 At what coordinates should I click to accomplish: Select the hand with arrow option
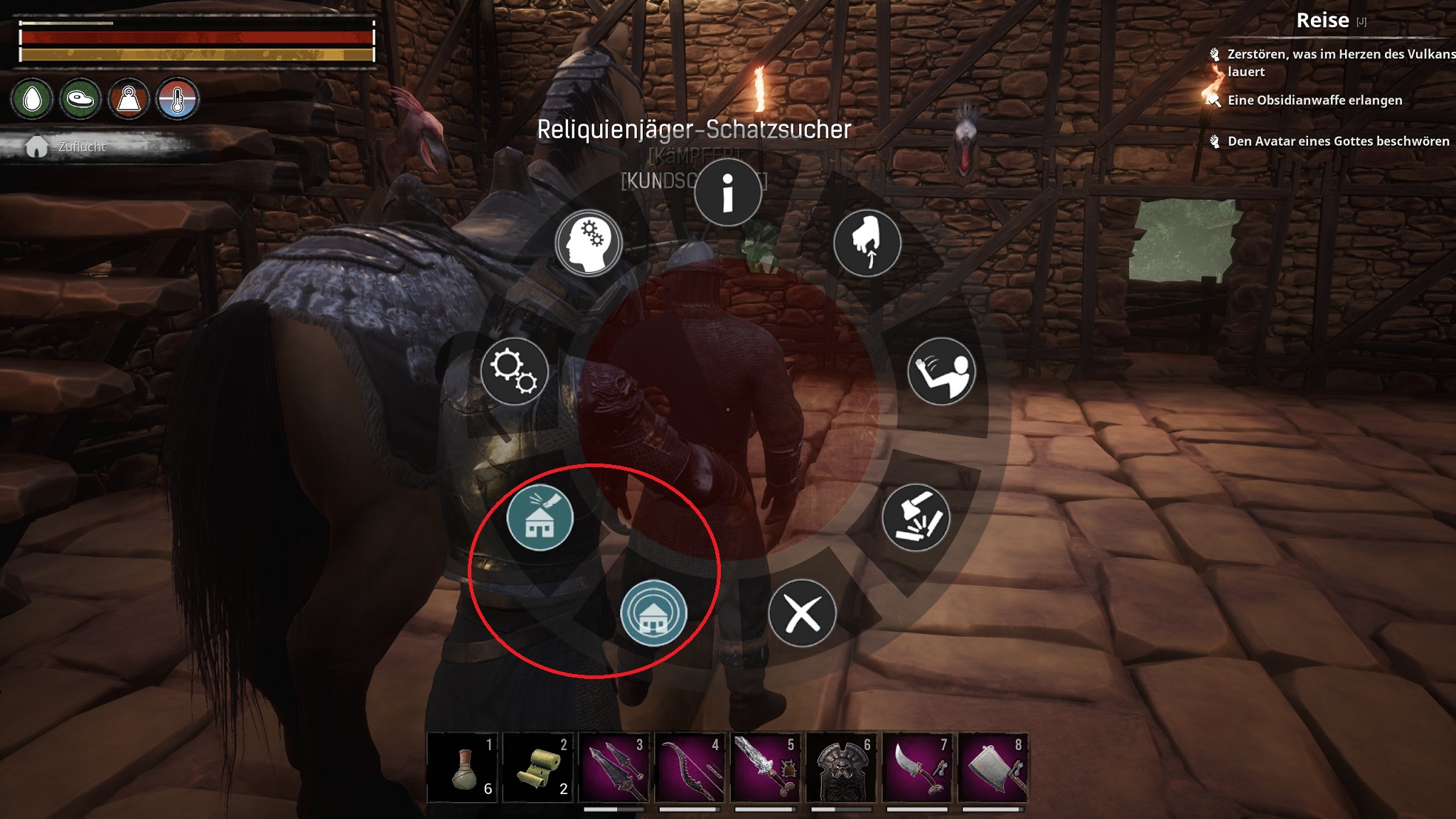point(867,243)
